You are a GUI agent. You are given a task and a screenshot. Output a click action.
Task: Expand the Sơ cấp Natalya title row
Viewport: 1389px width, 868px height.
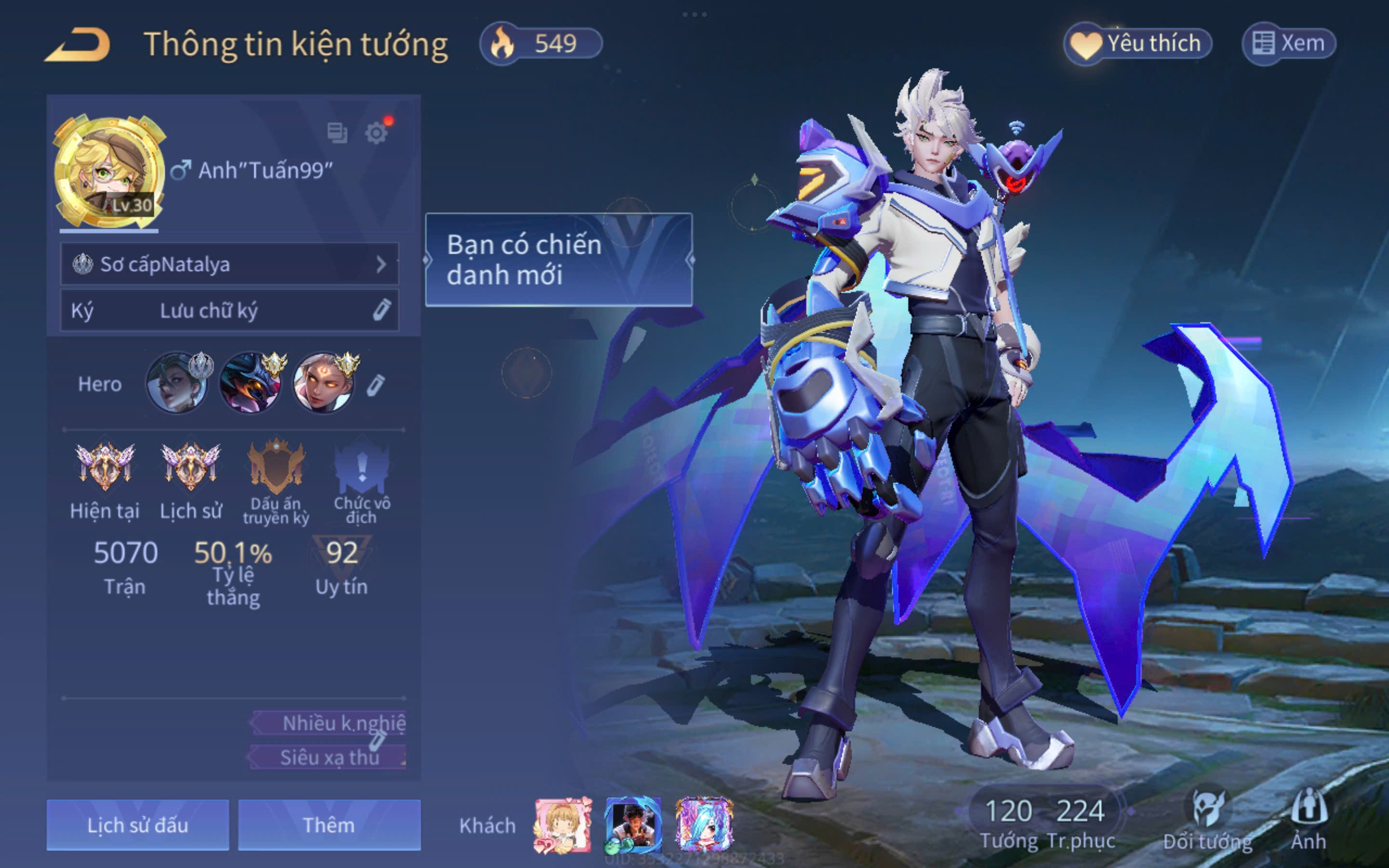pyautogui.click(x=229, y=264)
